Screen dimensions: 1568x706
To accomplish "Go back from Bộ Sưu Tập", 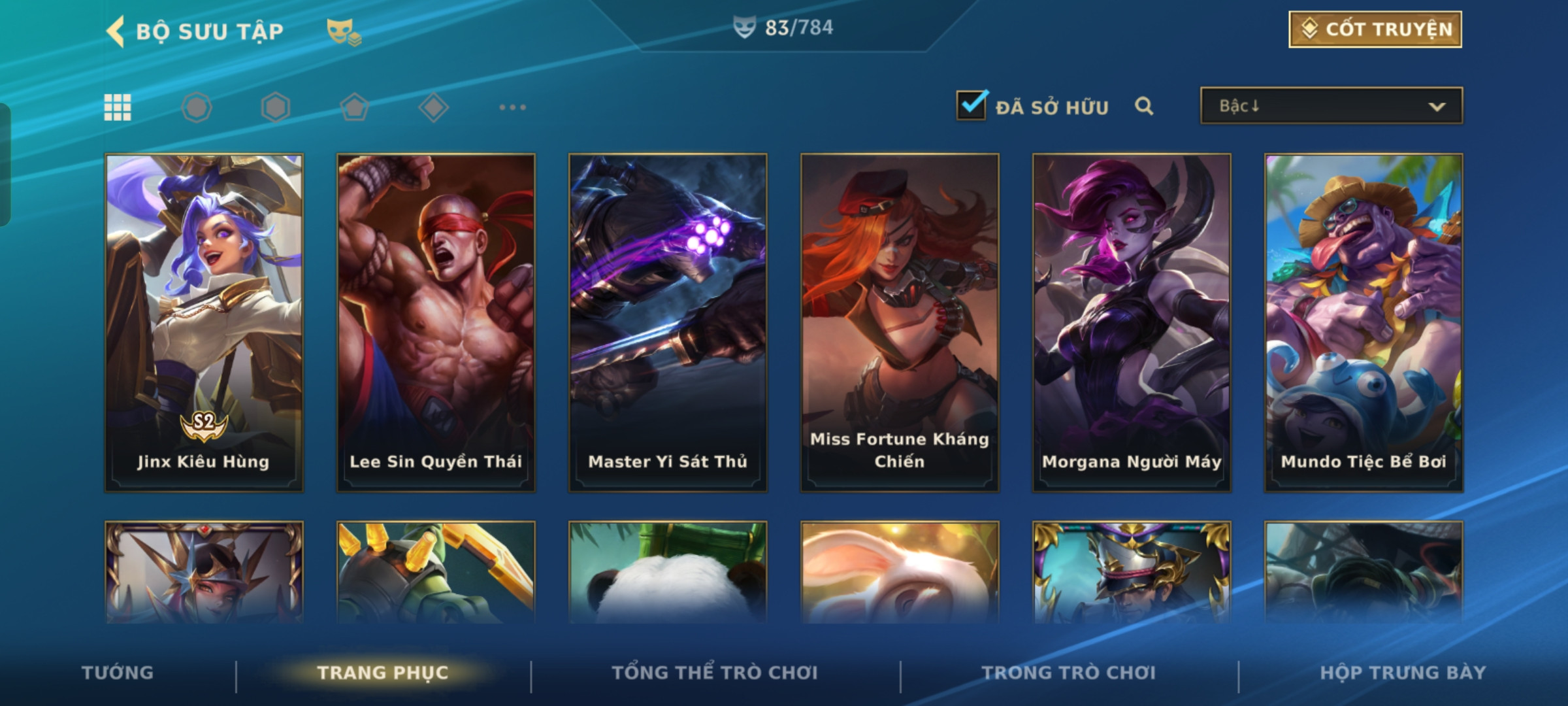I will pyautogui.click(x=116, y=31).
